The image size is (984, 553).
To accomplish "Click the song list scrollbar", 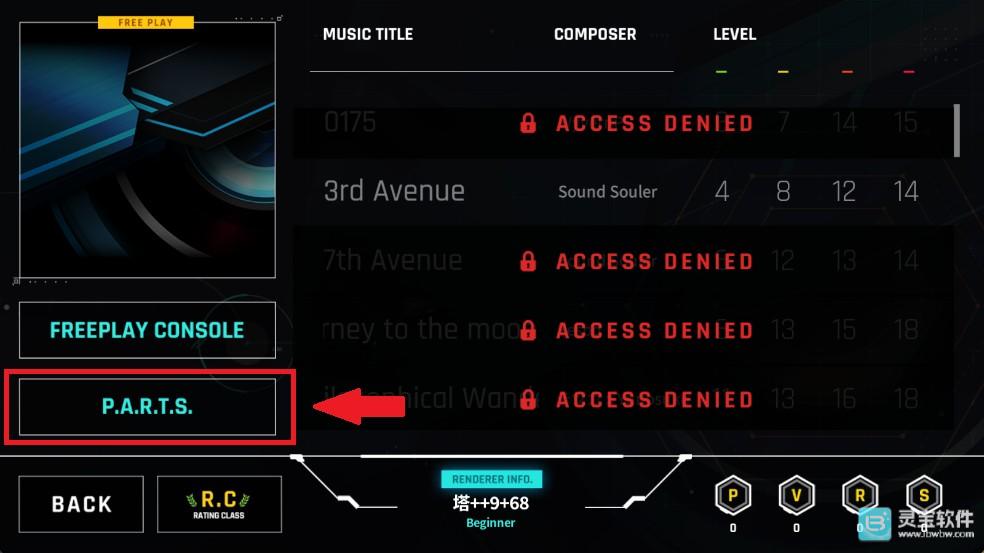I will coord(957,131).
